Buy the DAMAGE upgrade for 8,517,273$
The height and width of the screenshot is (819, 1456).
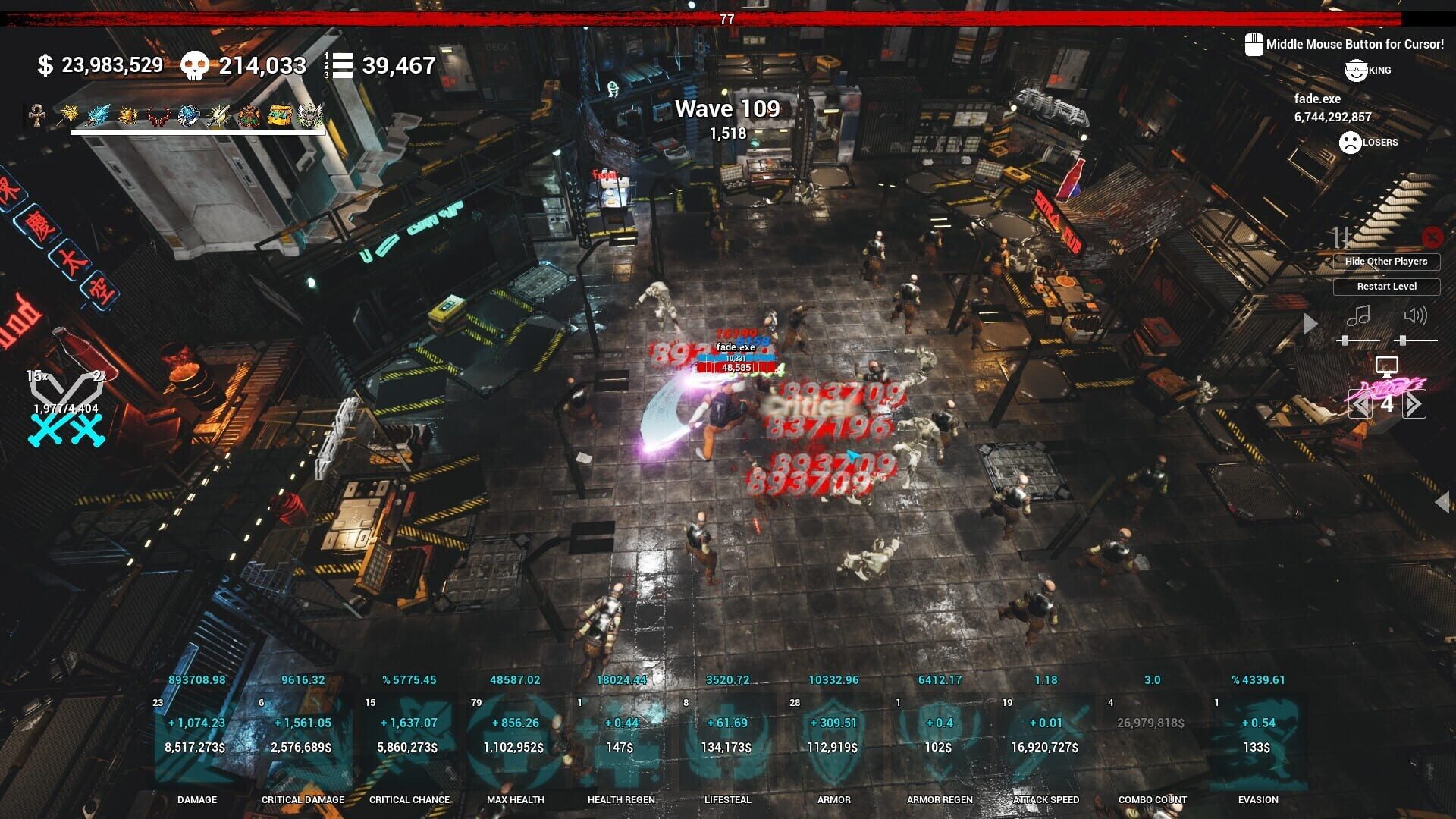tap(196, 746)
